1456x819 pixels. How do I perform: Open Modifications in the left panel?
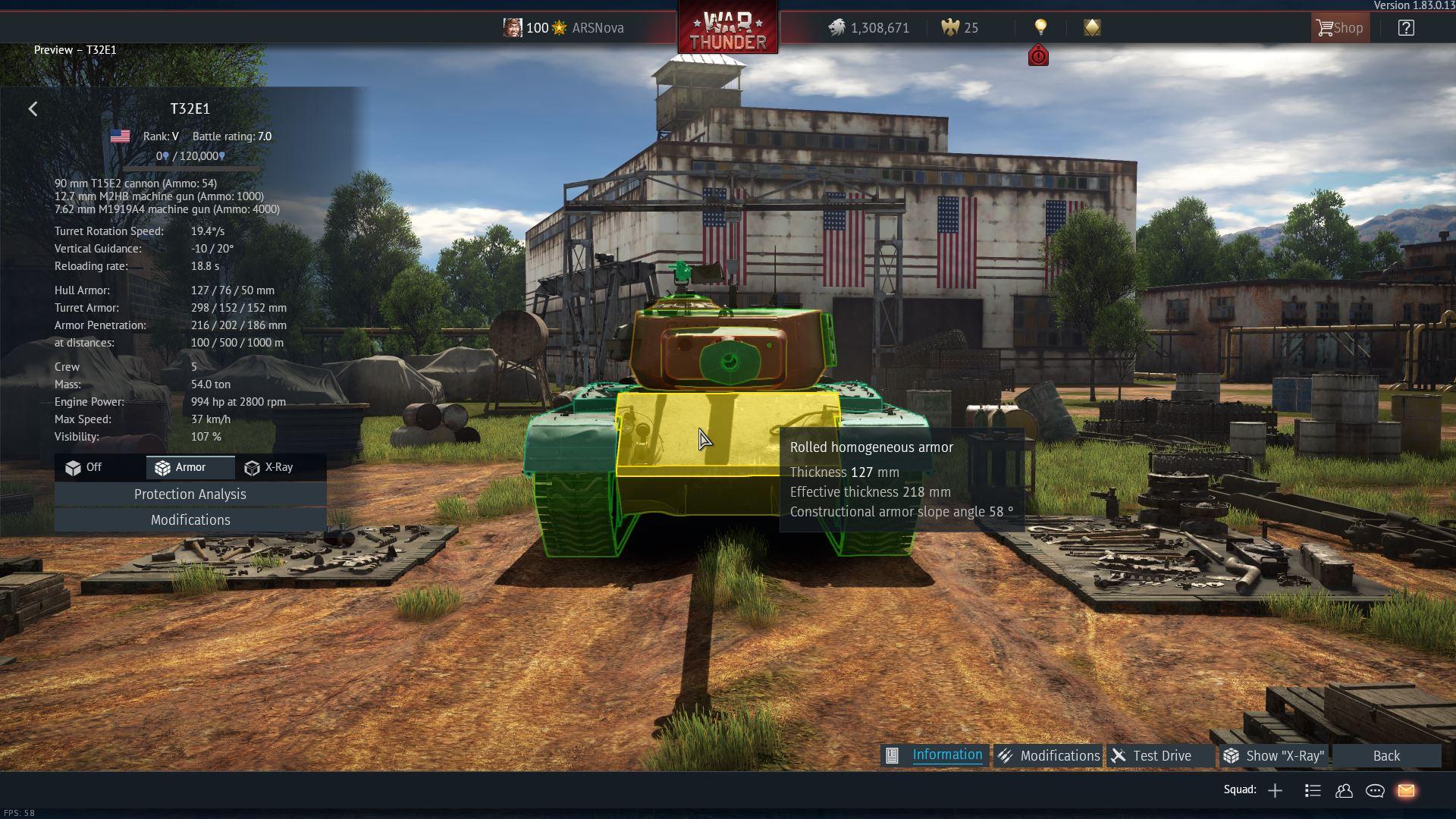pyautogui.click(x=190, y=520)
